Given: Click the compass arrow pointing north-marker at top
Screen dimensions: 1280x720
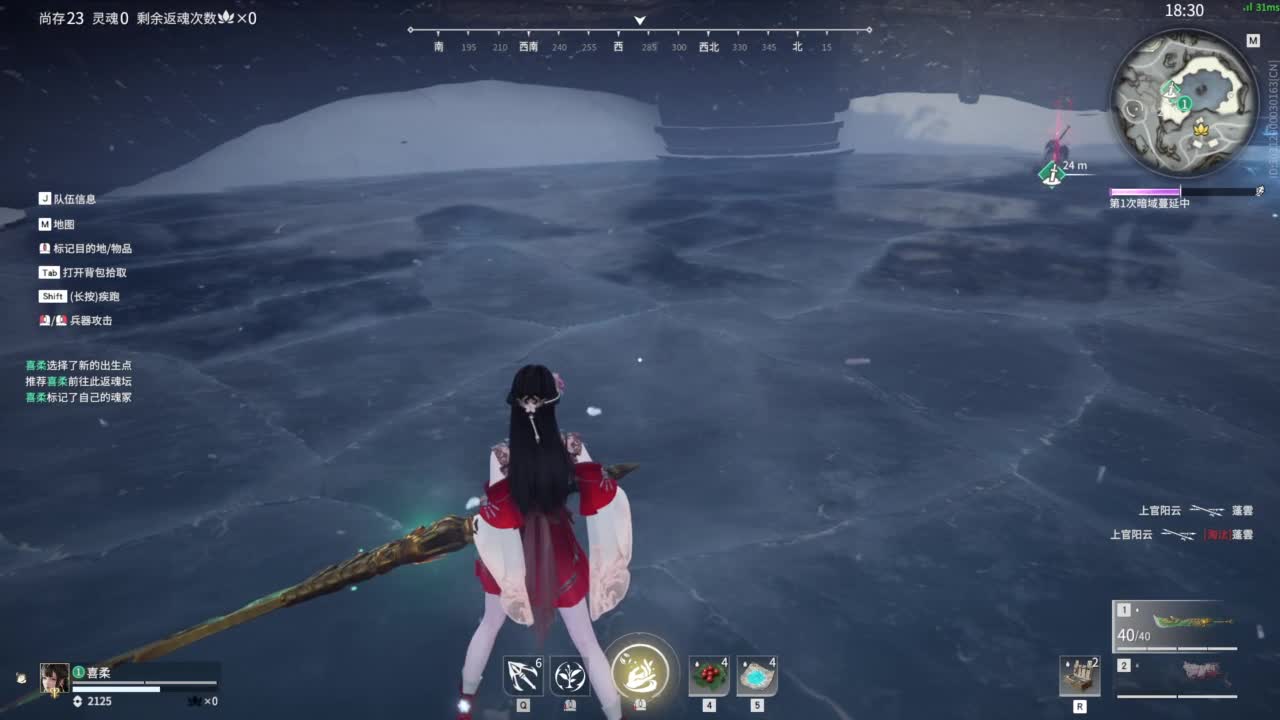Looking at the screenshot, I should tap(639, 20).
